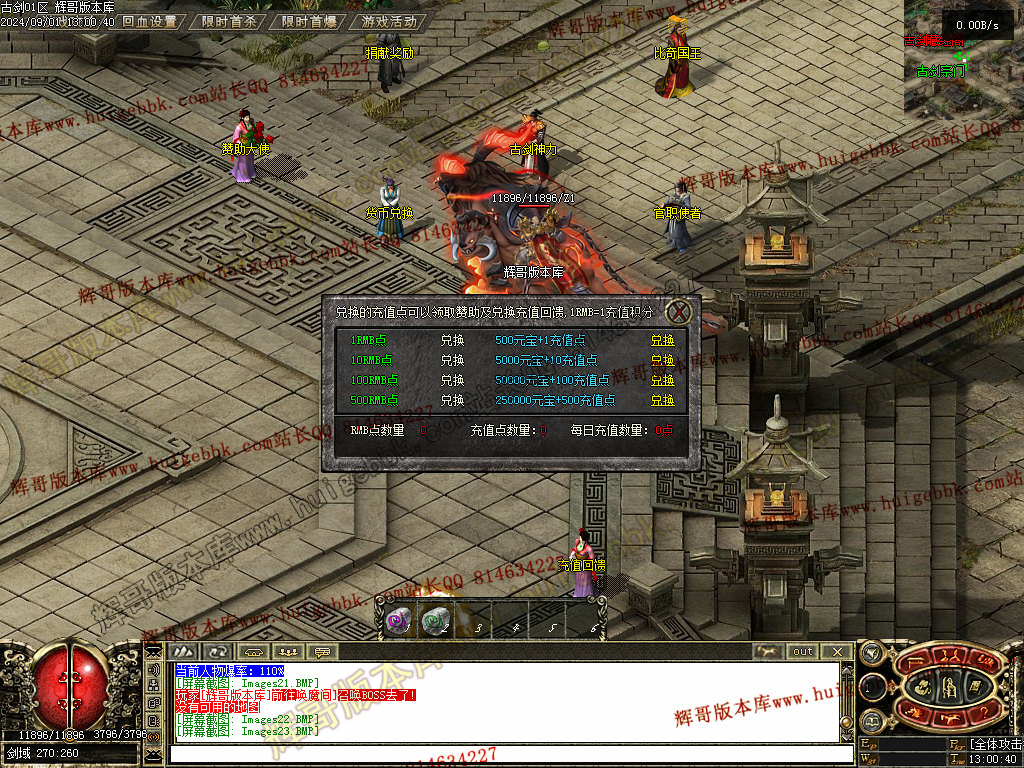Click the 'out' button above chat
1024x768 pixels.
[802, 652]
